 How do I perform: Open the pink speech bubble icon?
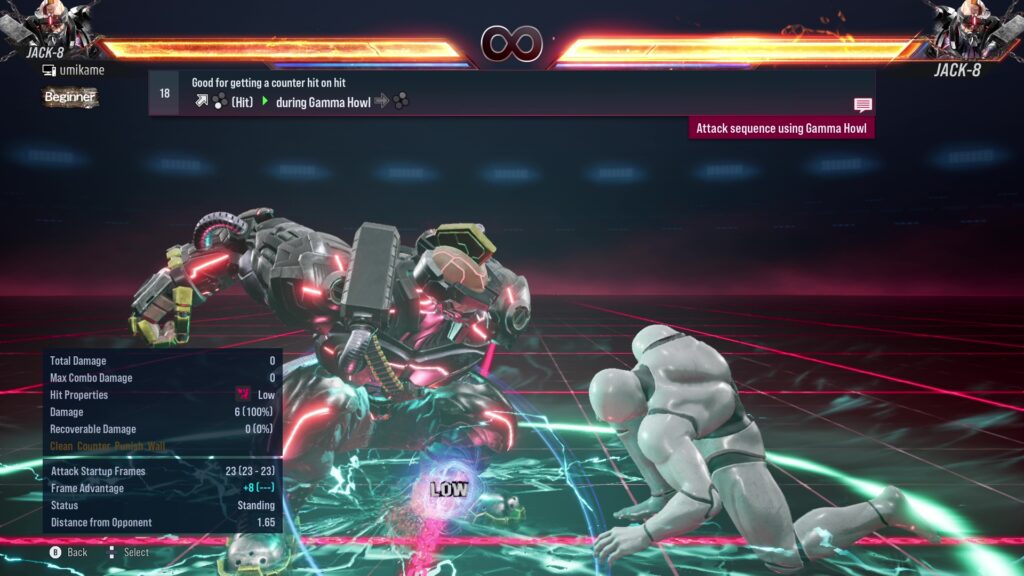pos(862,104)
